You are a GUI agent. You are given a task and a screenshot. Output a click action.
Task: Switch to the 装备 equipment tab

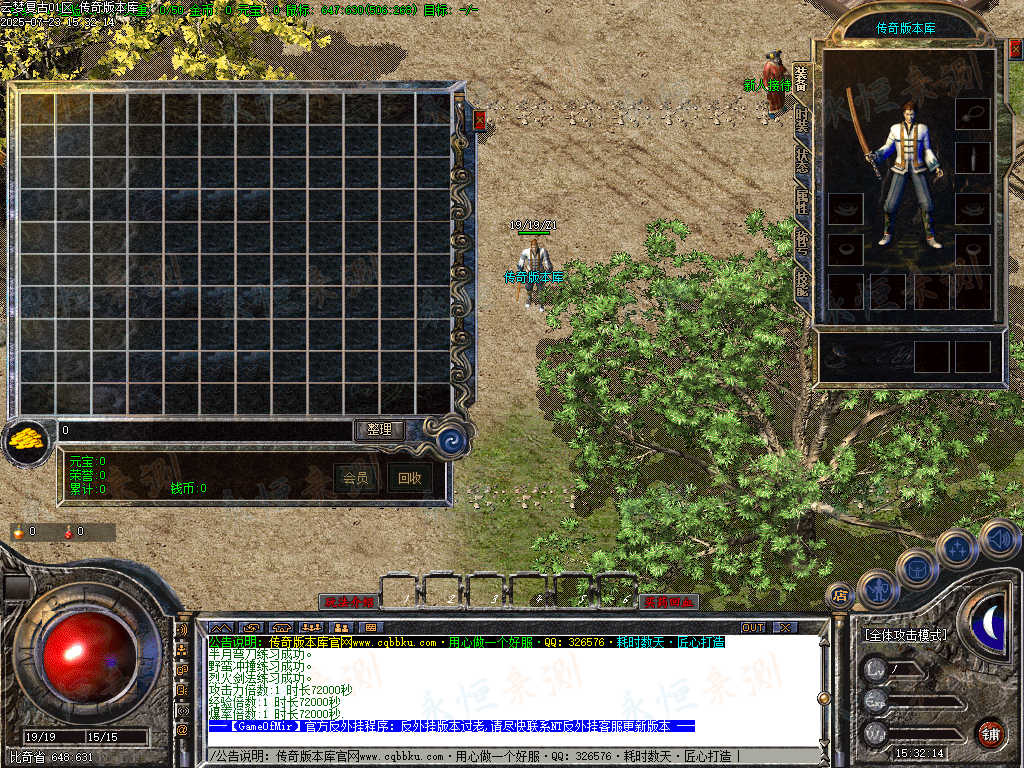(801, 78)
